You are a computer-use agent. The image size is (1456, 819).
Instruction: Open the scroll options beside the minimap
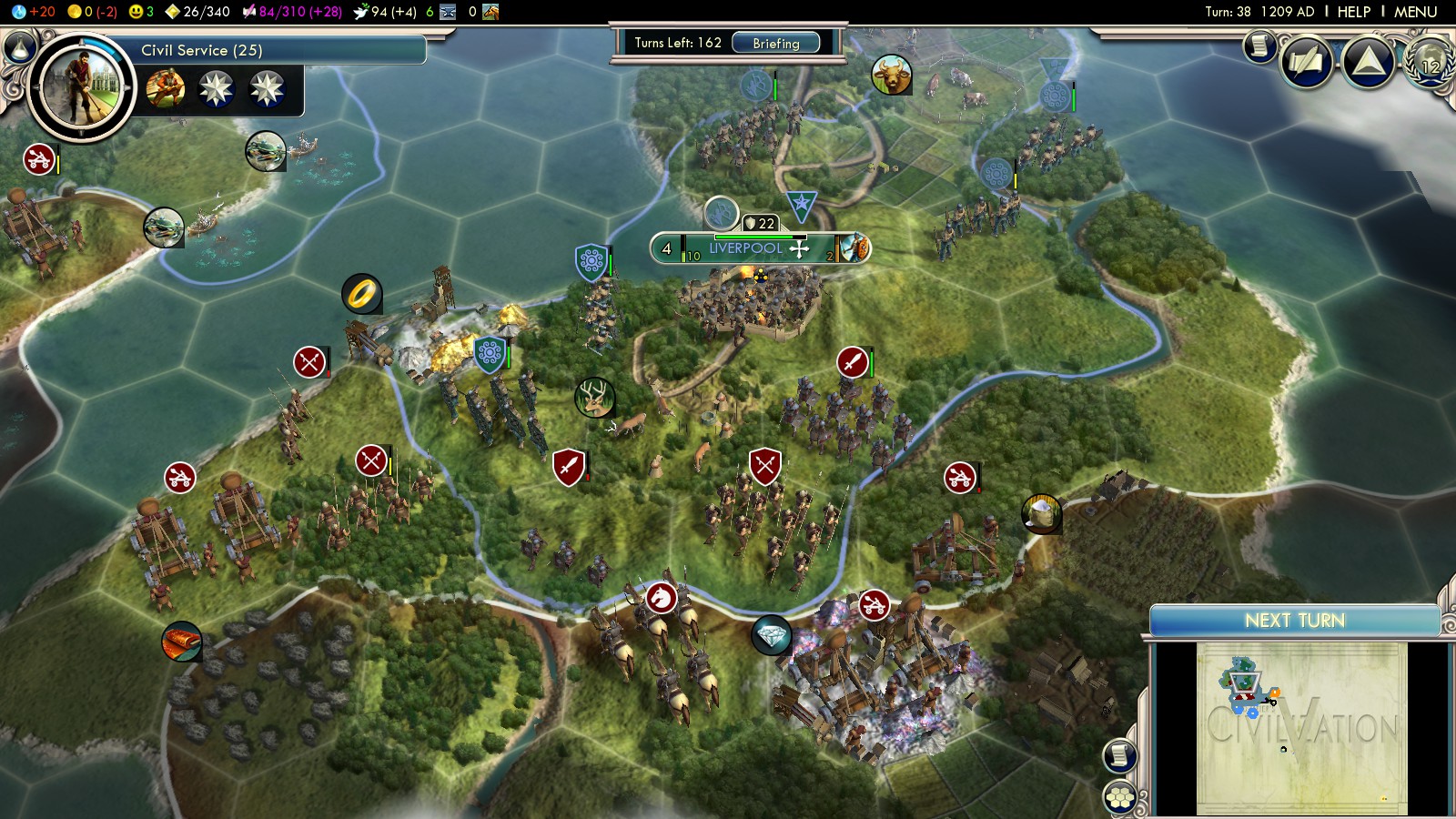1119,755
